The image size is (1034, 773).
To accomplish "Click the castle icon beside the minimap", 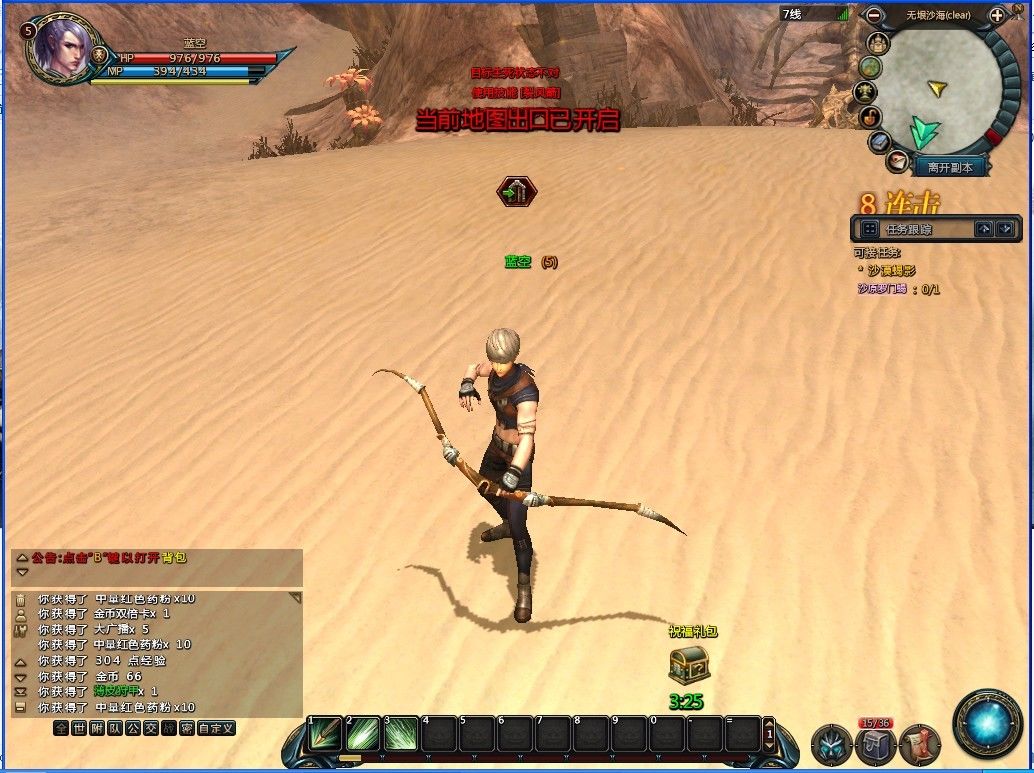I will click(x=879, y=43).
